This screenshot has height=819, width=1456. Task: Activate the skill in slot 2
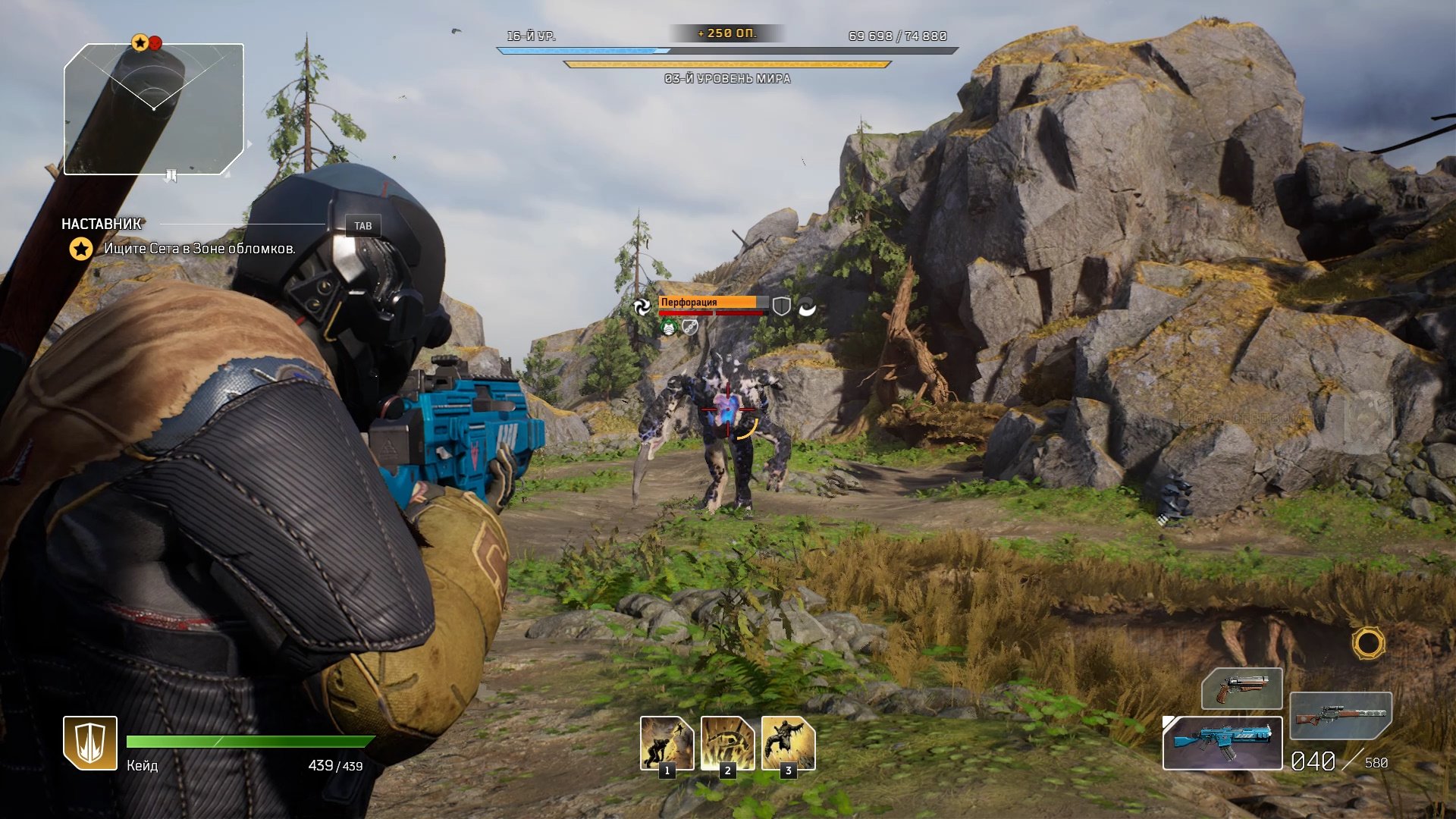tap(727, 744)
